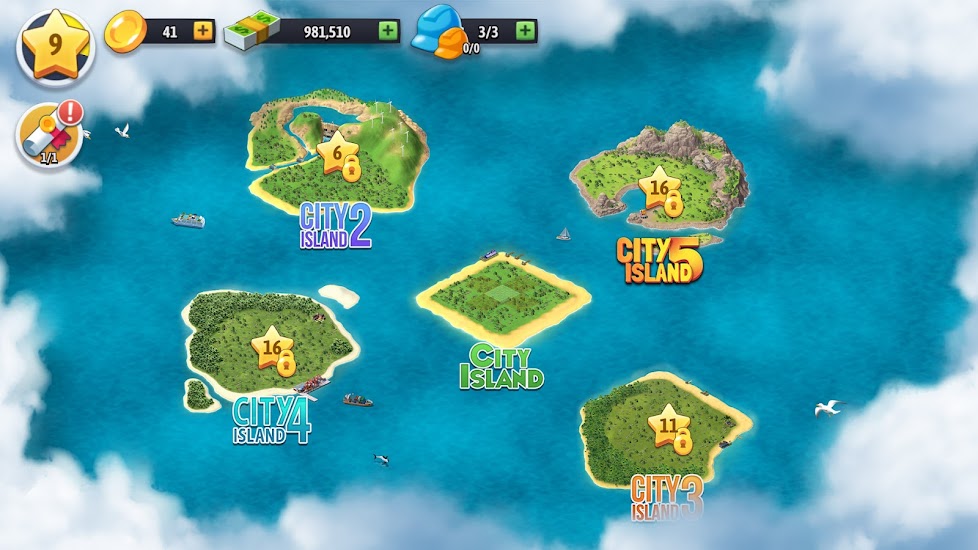This screenshot has width=978, height=550.
Task: Add more gold coins with the plus button
Action: (x=203, y=31)
